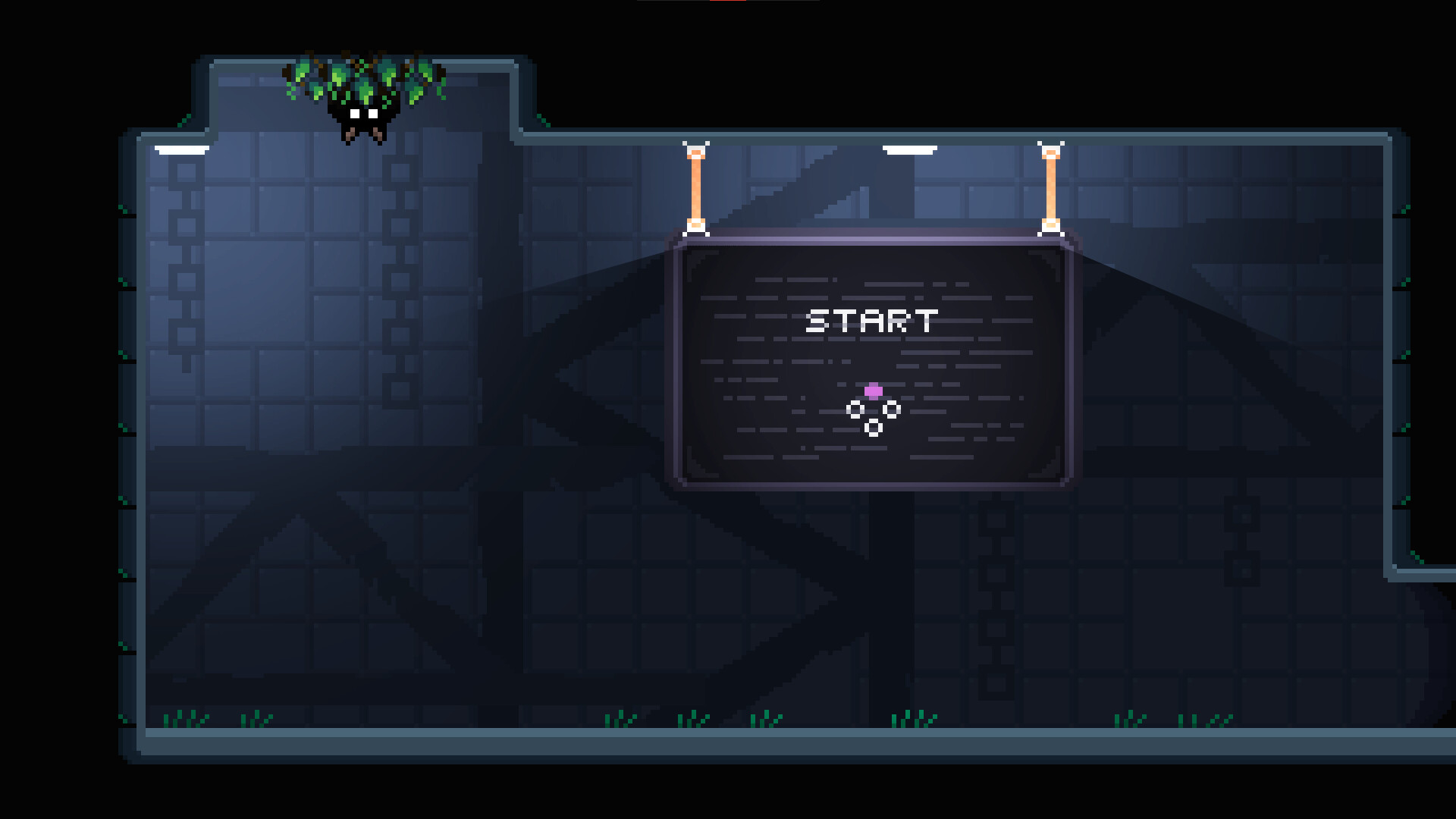Click the hollow bottom circle button icon
The height and width of the screenshot is (819, 1456).
(x=874, y=428)
